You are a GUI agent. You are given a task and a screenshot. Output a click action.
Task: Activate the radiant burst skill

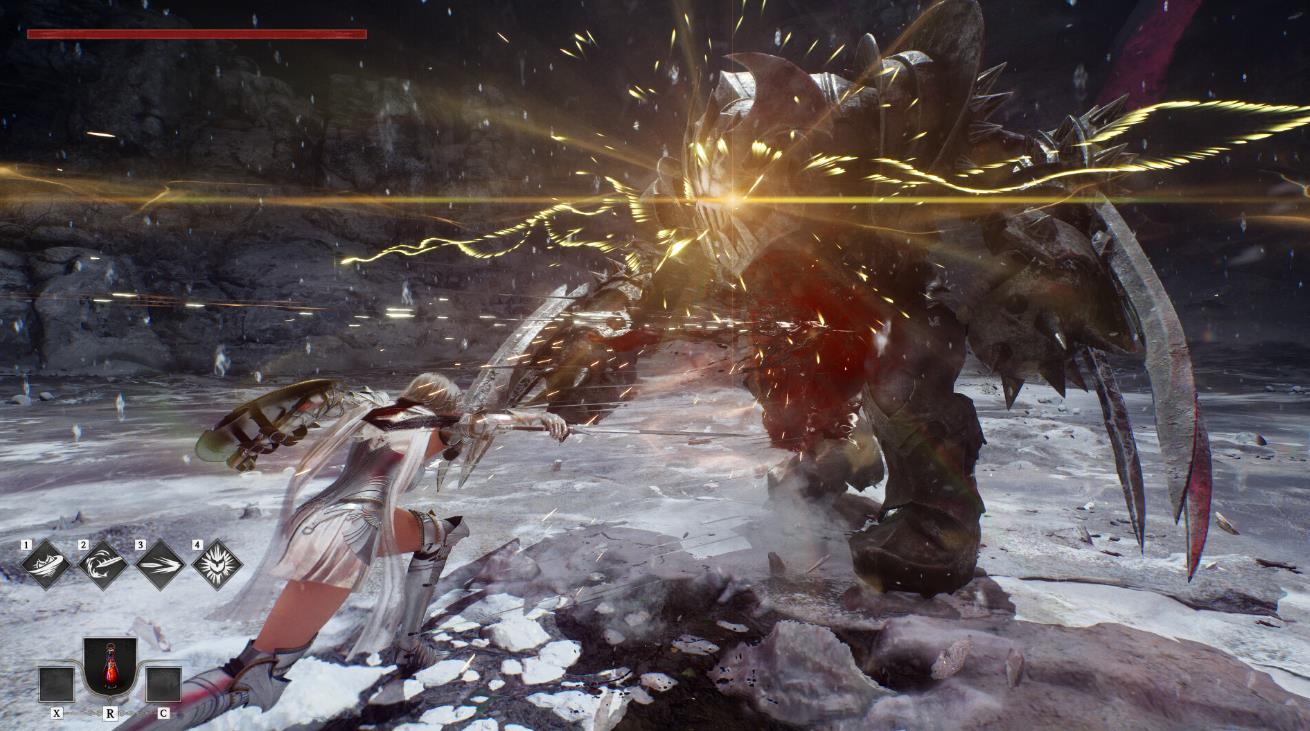tap(217, 565)
